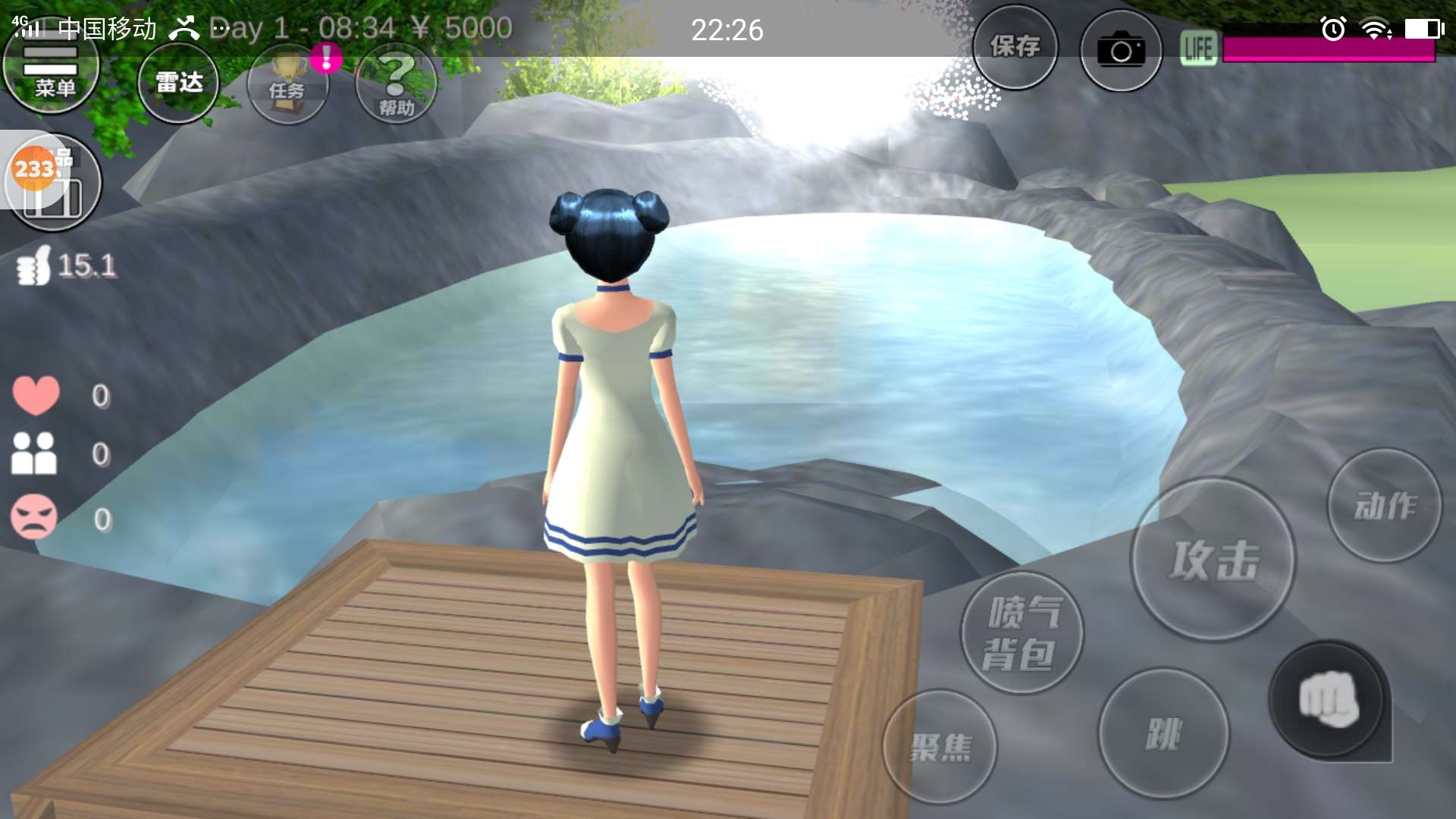Tap the 雷达 radar button
The image size is (1456, 819).
point(179,83)
